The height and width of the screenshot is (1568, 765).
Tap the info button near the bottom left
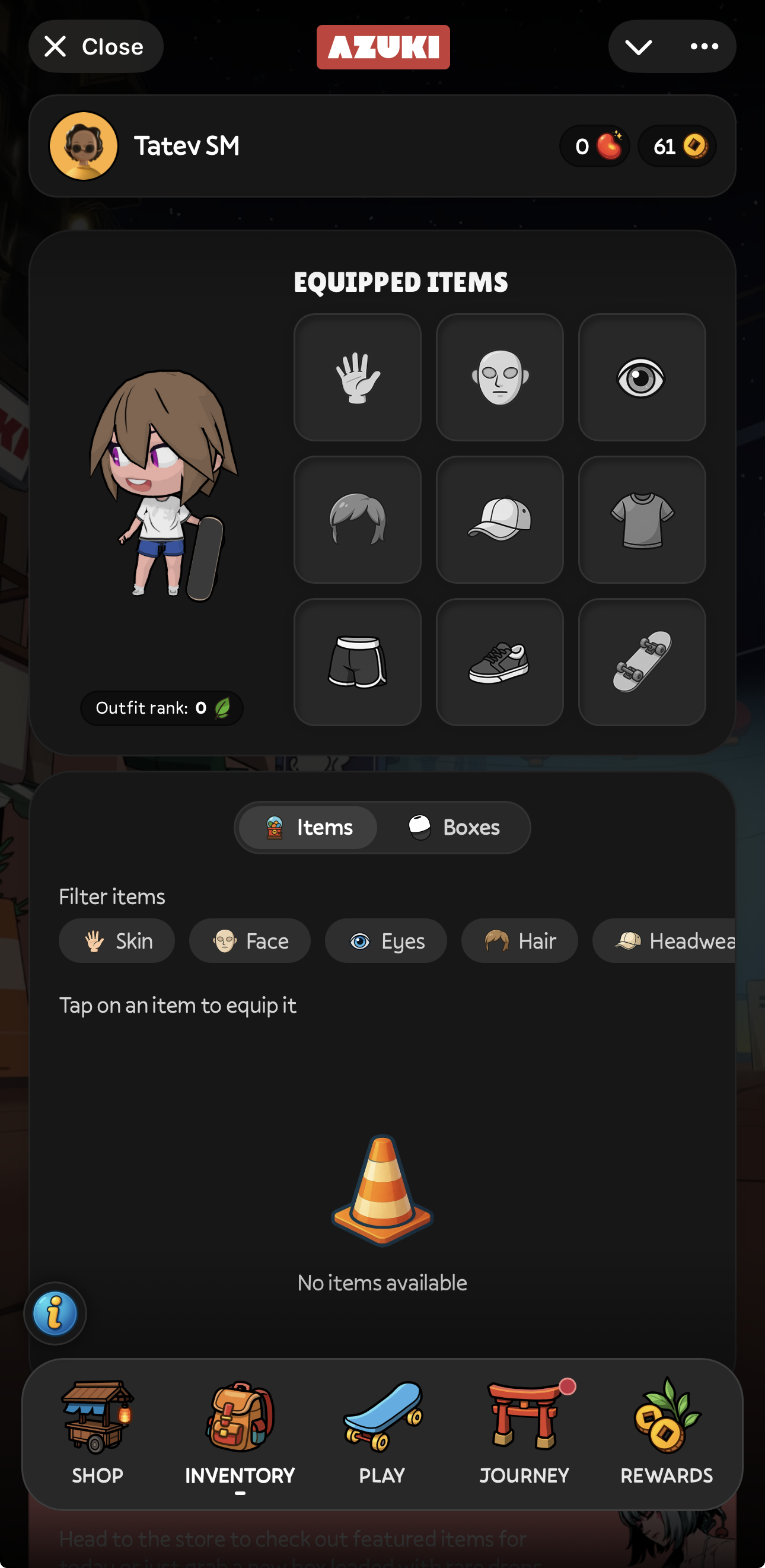(x=55, y=1313)
